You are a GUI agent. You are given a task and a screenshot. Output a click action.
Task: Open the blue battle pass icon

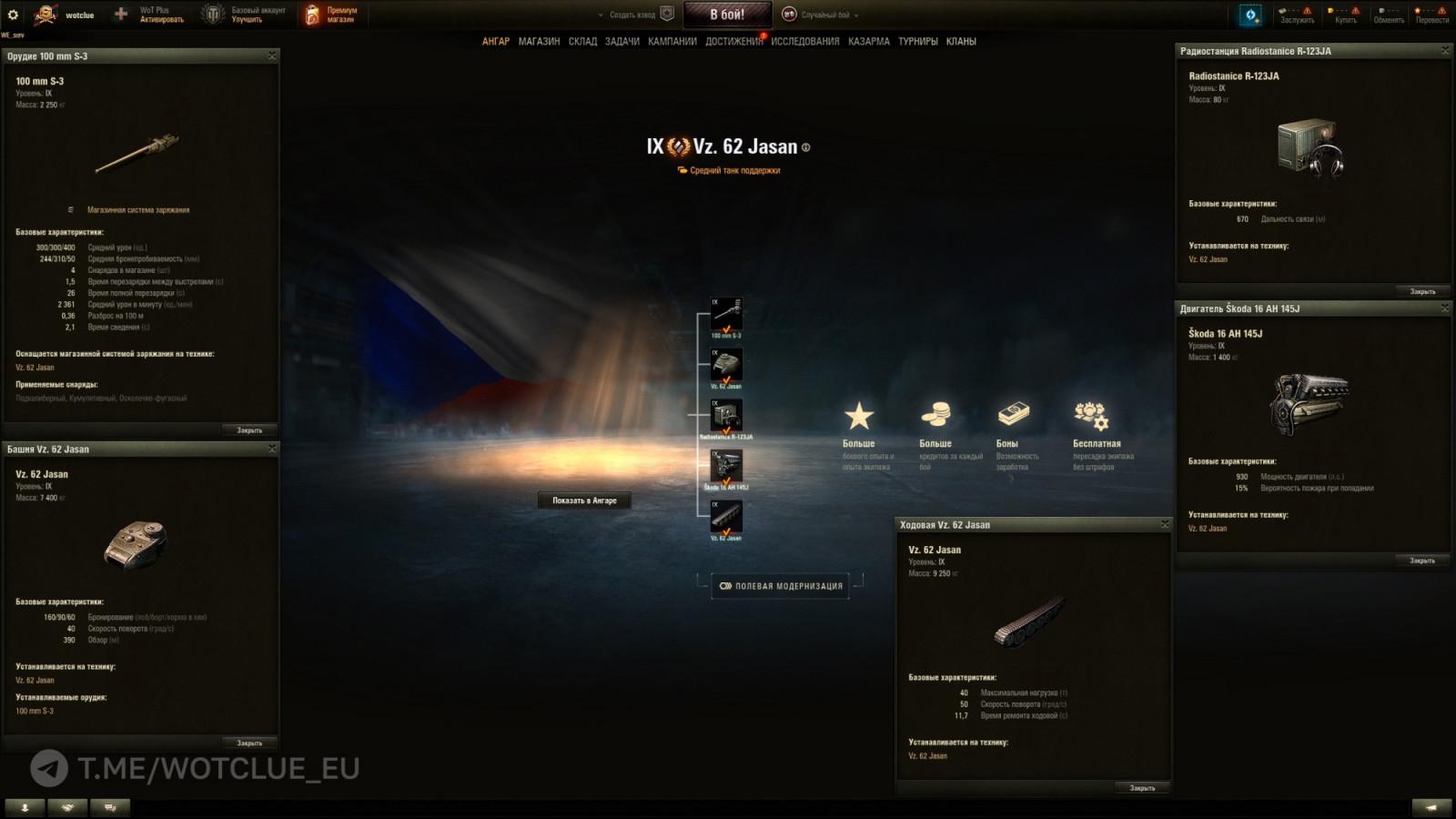1249,15
